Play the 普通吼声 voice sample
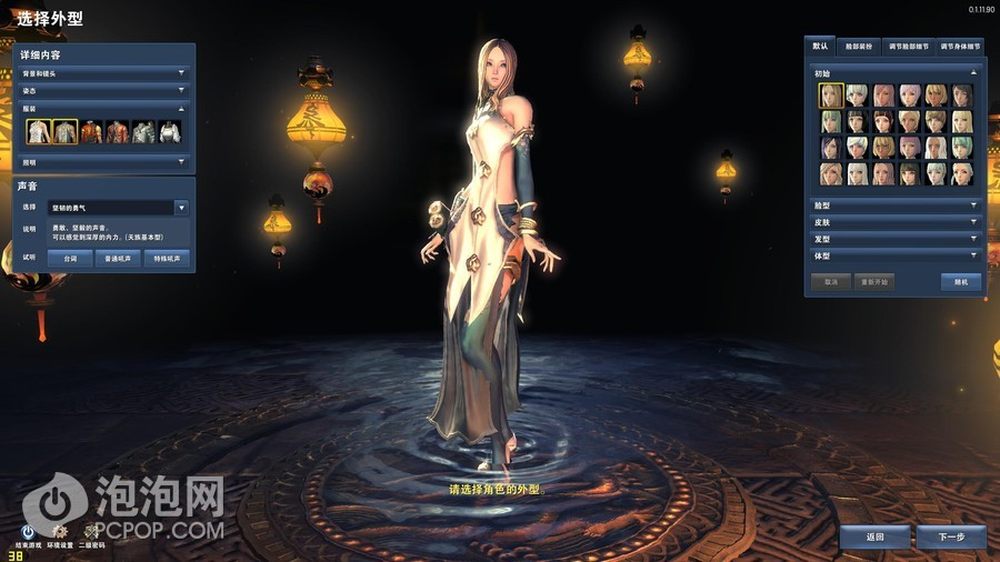Screen dimensions: 1000x562 click(118, 258)
